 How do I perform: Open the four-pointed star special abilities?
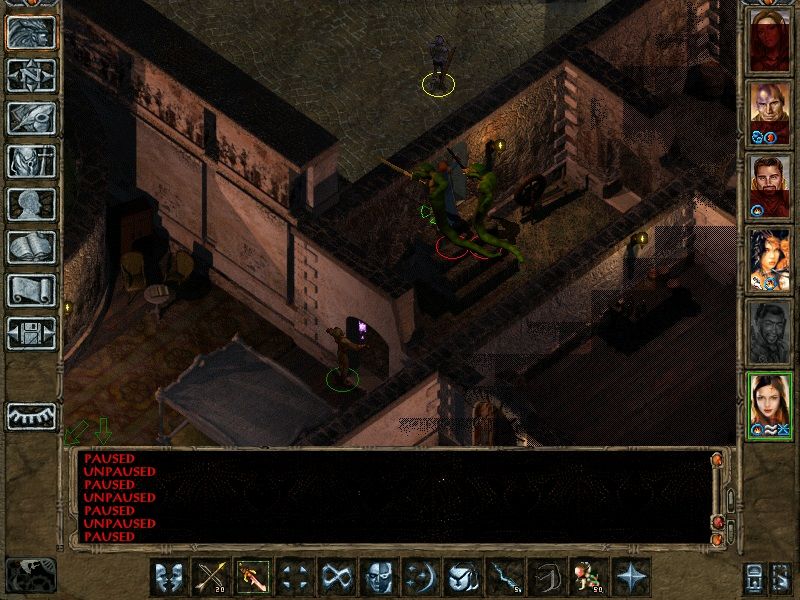(631, 577)
